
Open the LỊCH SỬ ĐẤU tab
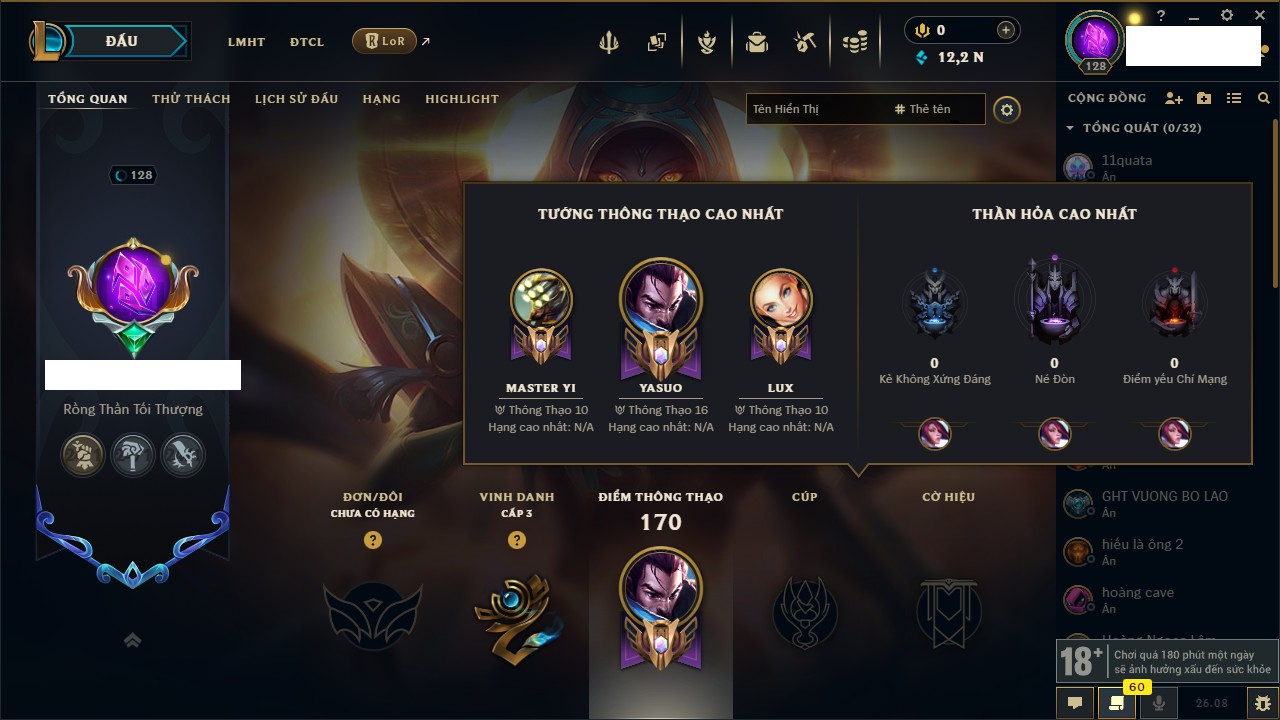coord(296,99)
